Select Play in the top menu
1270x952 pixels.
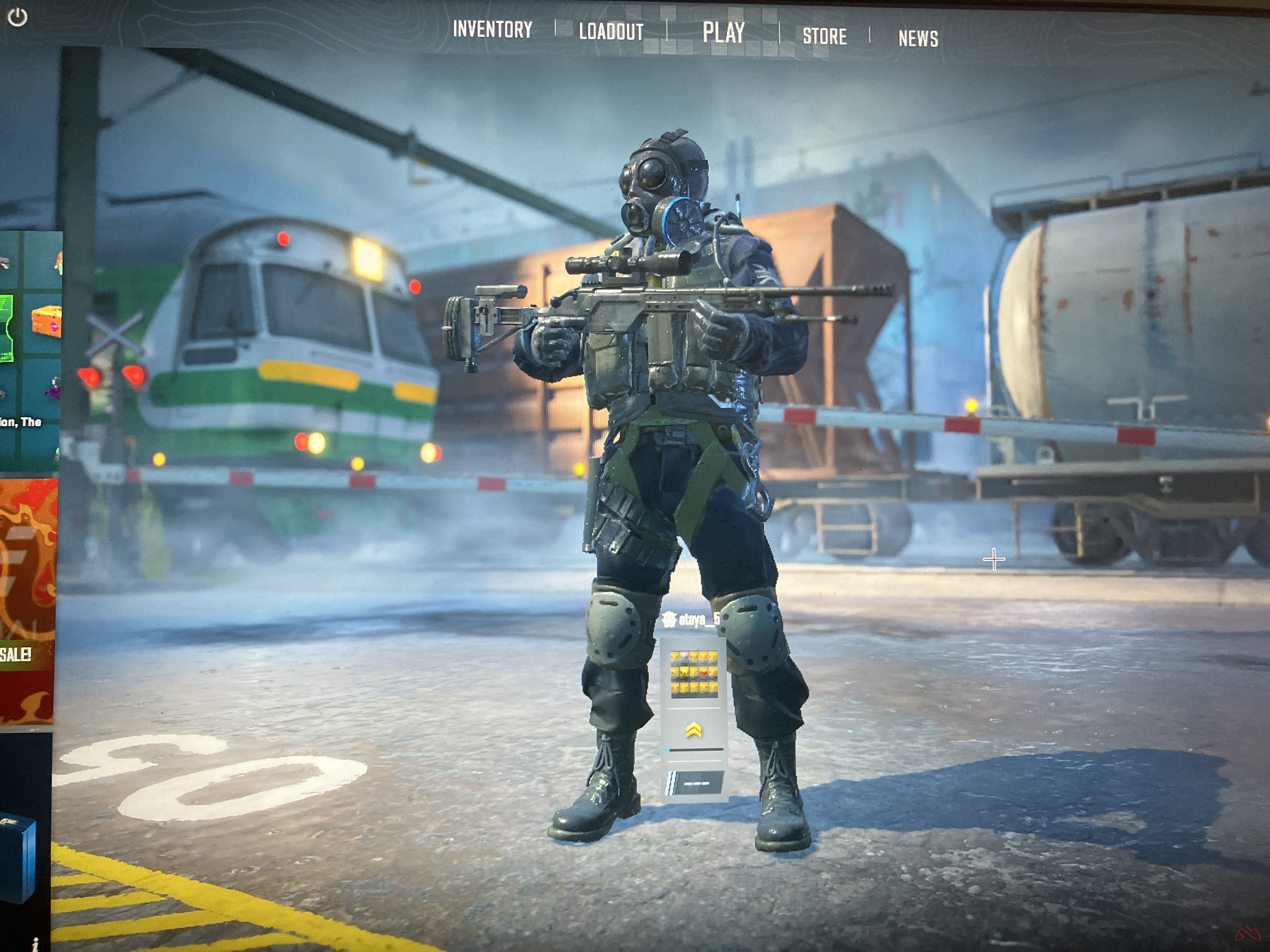[x=724, y=33]
